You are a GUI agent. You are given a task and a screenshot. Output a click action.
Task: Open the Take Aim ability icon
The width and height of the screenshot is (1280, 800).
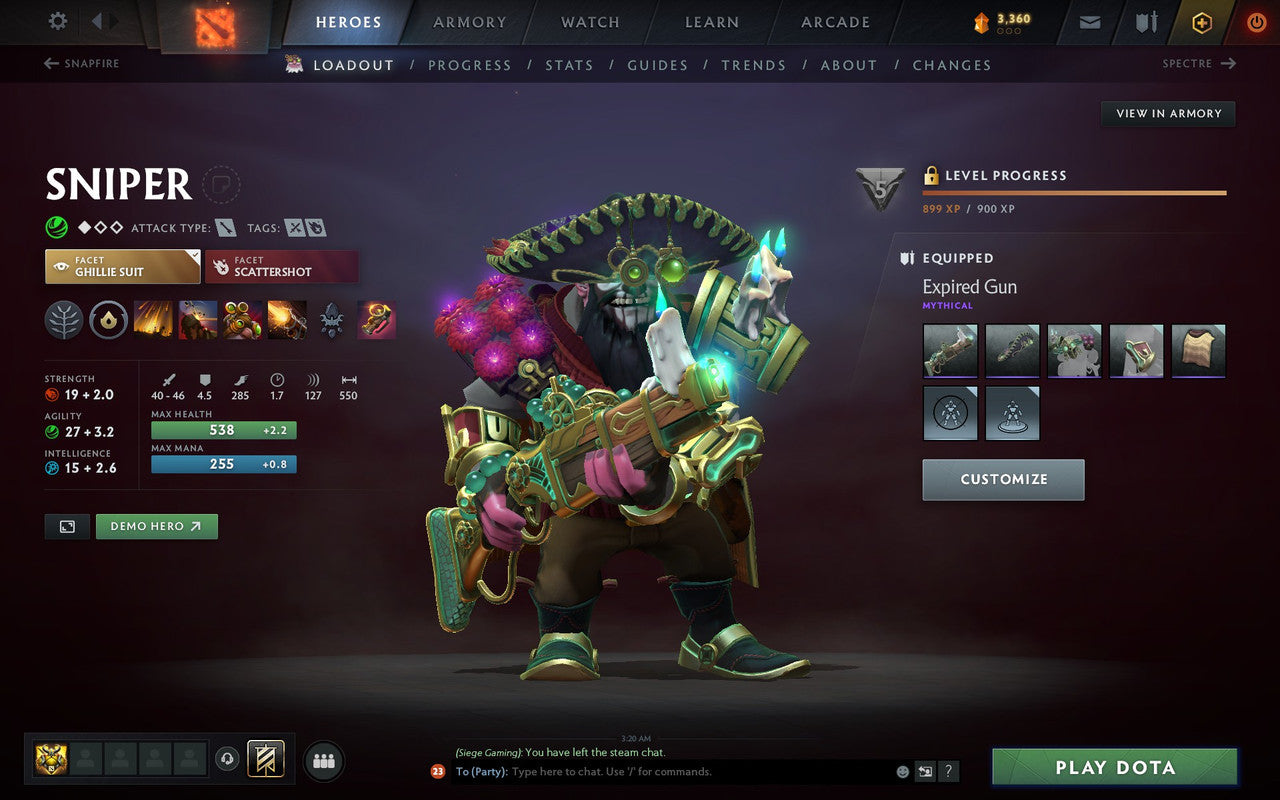tap(240, 319)
